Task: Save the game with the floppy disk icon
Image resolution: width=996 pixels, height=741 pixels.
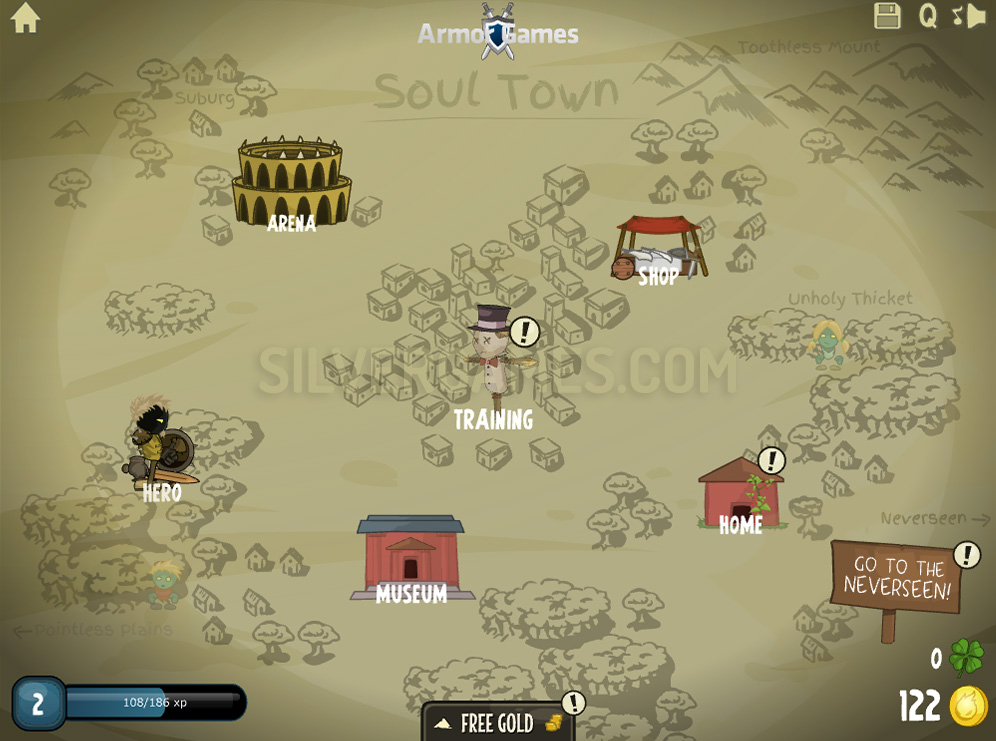Action: coord(887,16)
